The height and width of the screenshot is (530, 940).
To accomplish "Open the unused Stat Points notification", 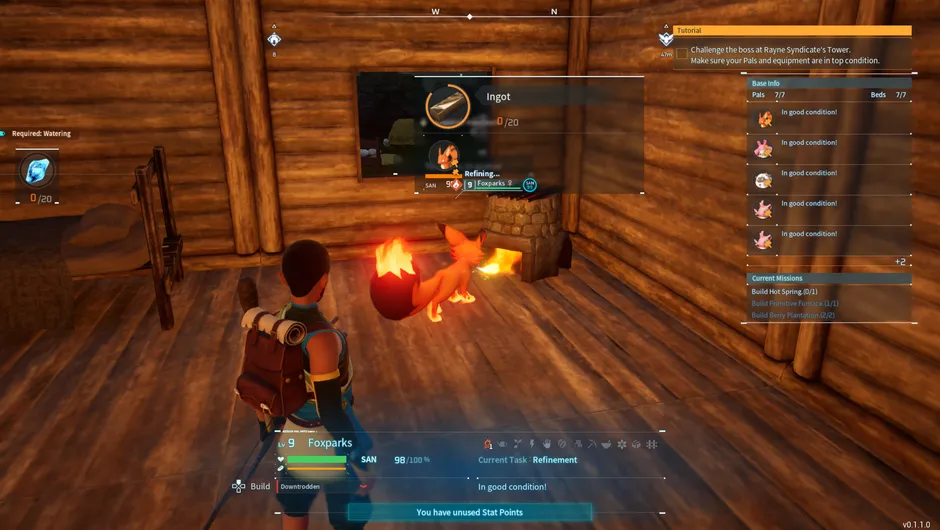I will [469, 512].
